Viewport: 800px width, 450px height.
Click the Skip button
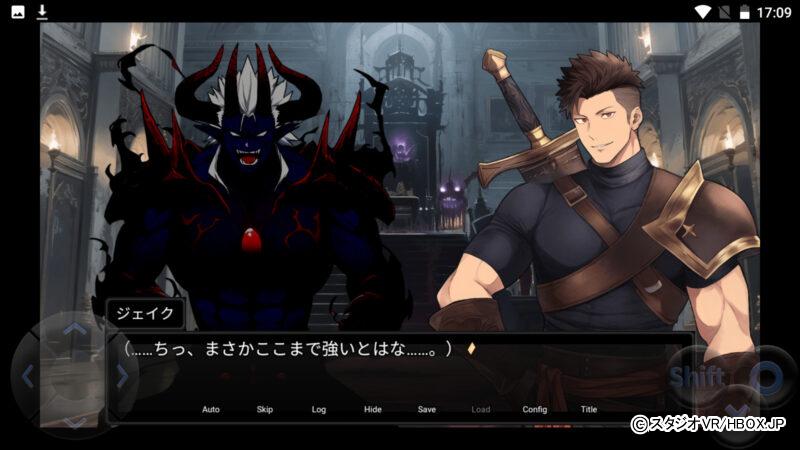[x=265, y=409]
